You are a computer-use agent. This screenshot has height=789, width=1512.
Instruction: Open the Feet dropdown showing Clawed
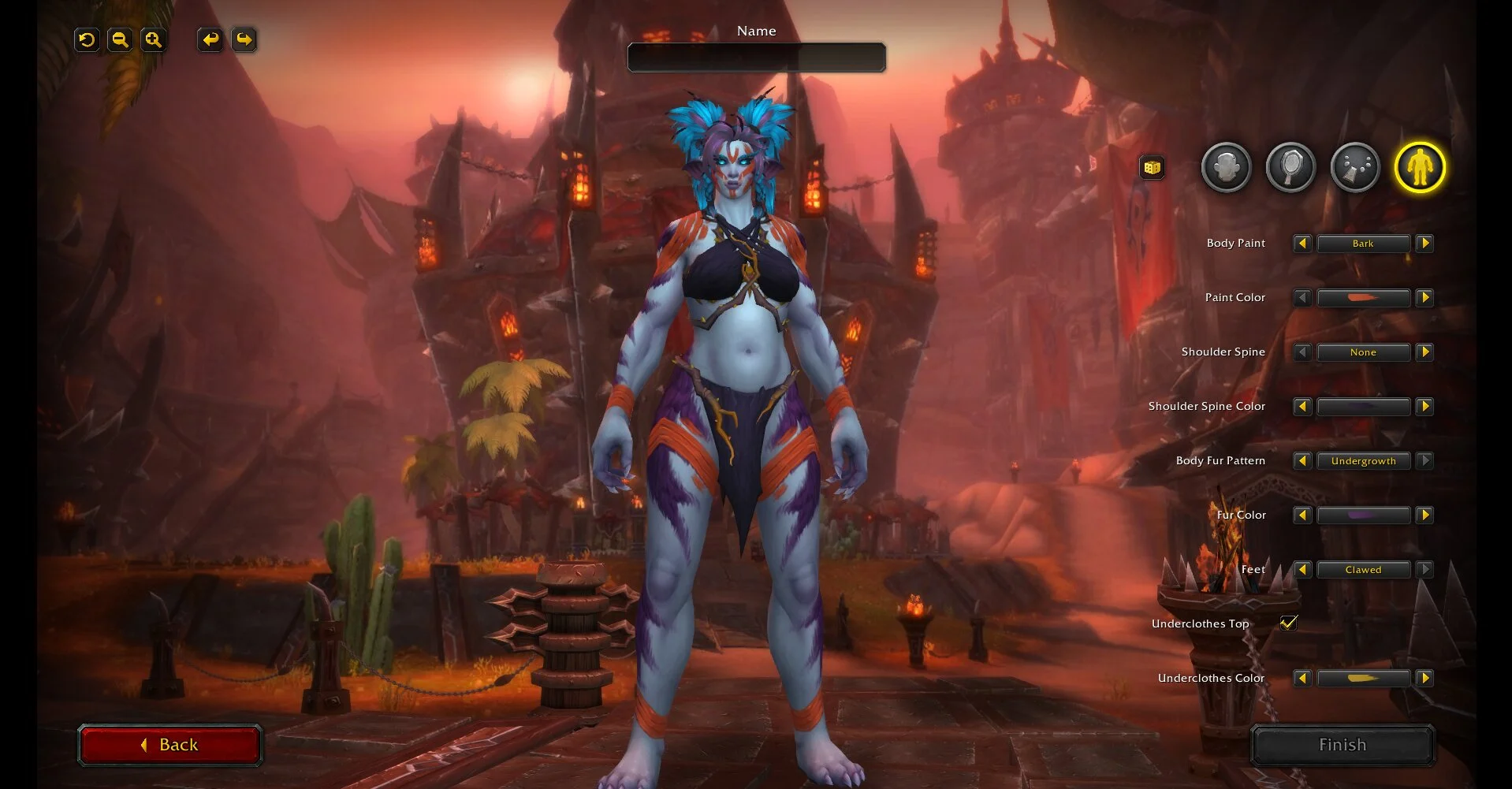click(x=1363, y=570)
